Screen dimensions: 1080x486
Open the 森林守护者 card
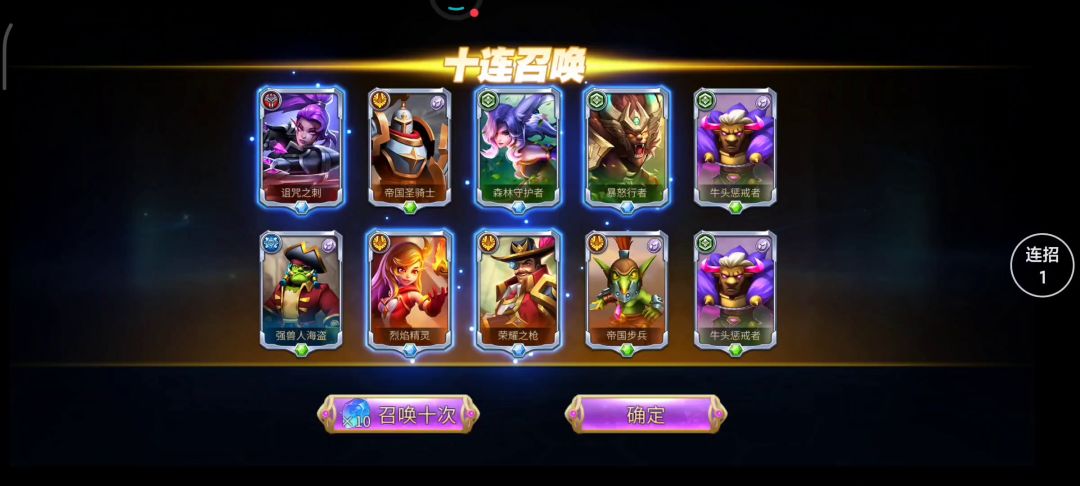point(518,145)
